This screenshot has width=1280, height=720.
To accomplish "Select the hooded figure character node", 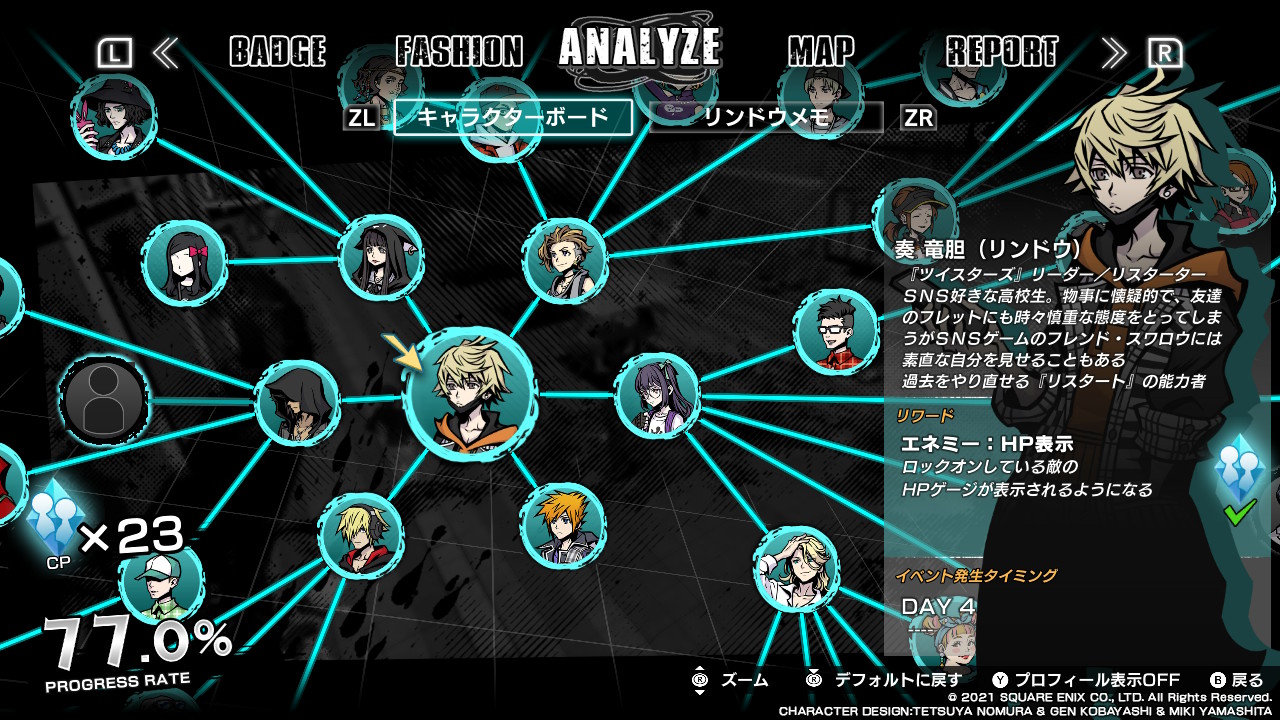I will [x=297, y=403].
